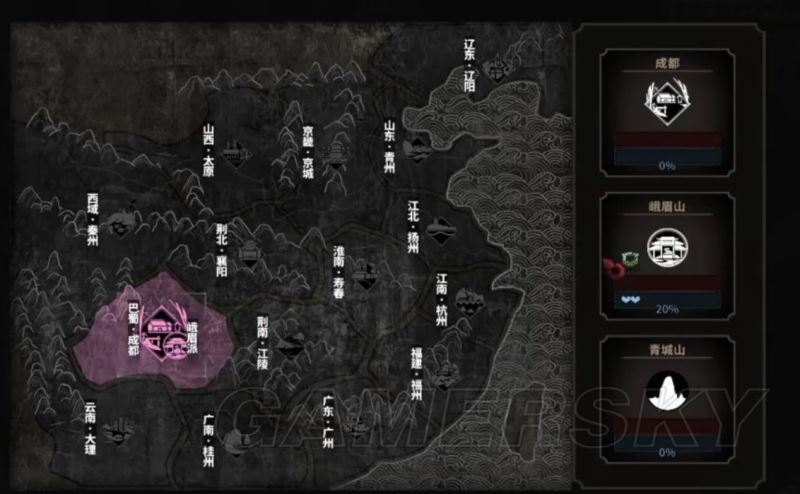Click the 江南·杭州 city marker
Screen dimensions: 800x494
467,301
